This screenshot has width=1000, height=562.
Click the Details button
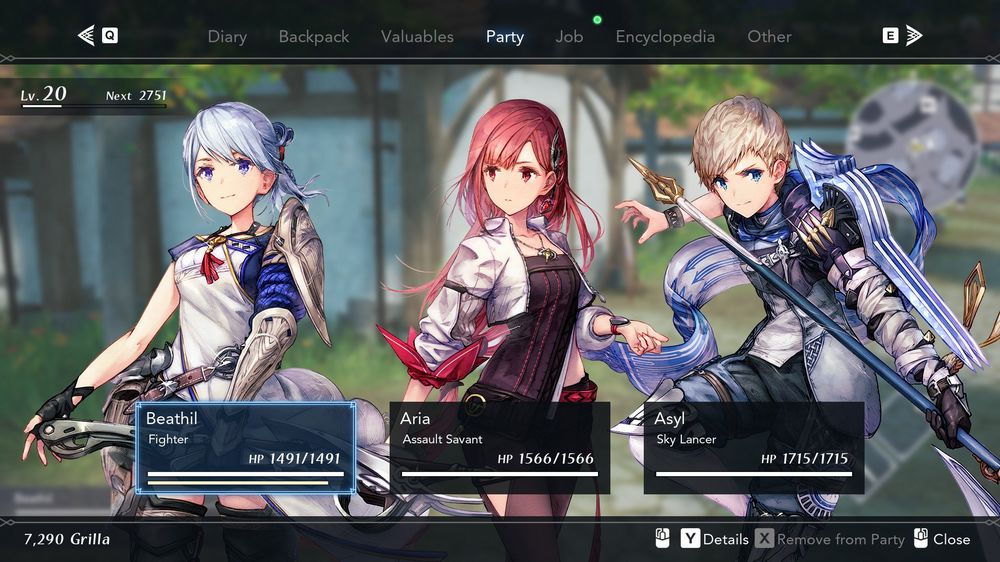pyautogui.click(x=715, y=539)
